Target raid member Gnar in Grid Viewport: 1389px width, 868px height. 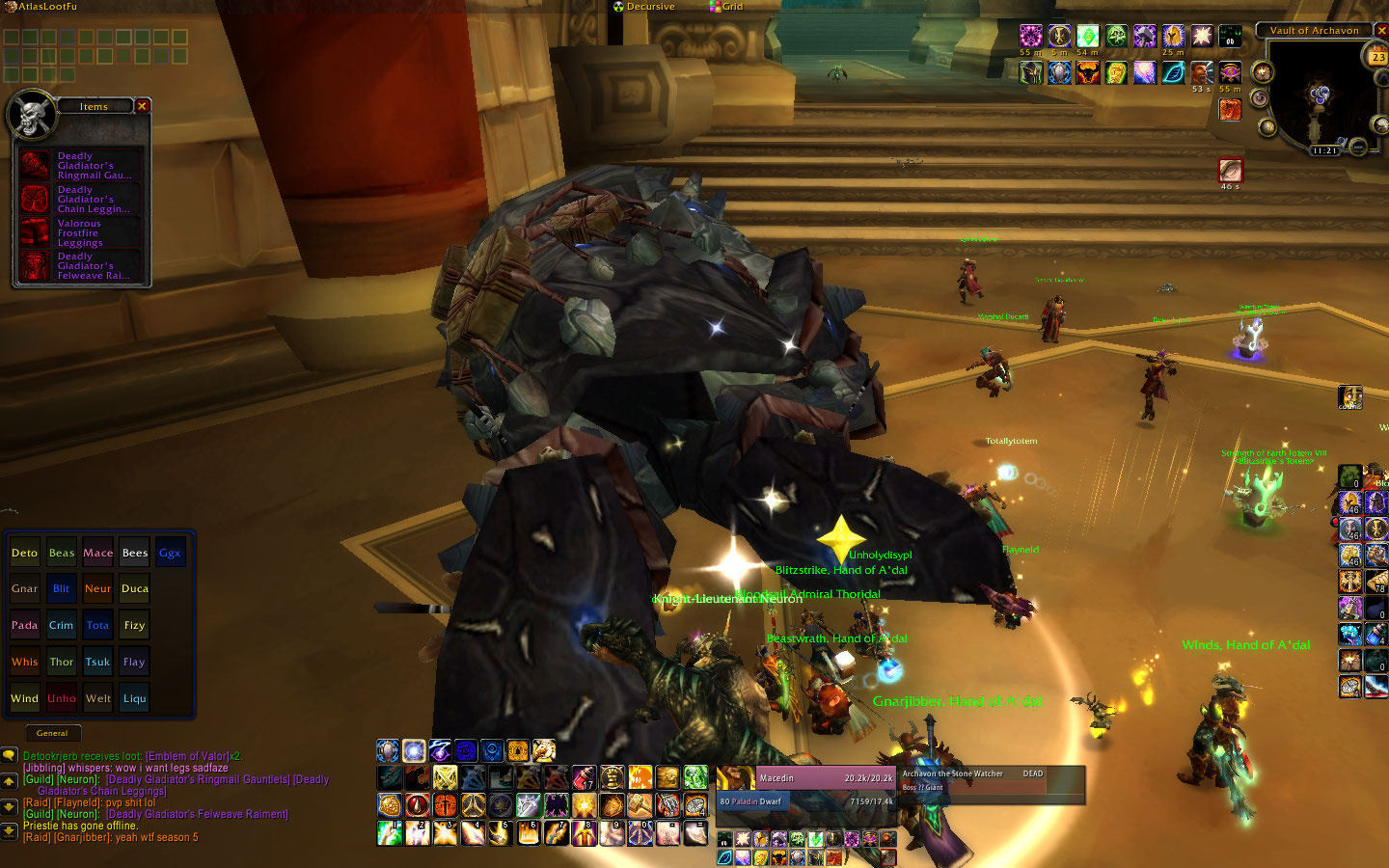tap(24, 588)
